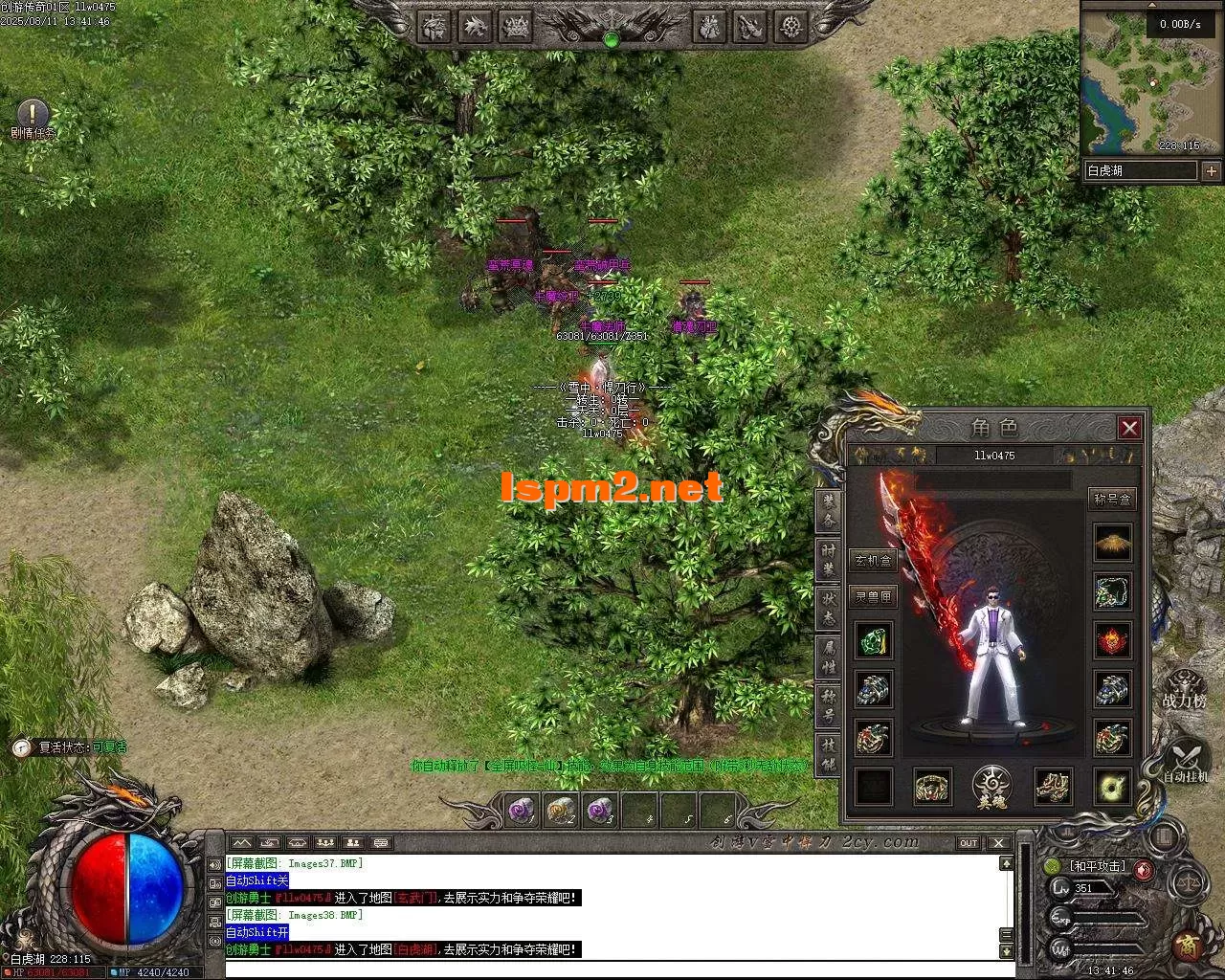Select the flaming red skull medal slot
Screen dimensions: 1225x980
point(1113,640)
